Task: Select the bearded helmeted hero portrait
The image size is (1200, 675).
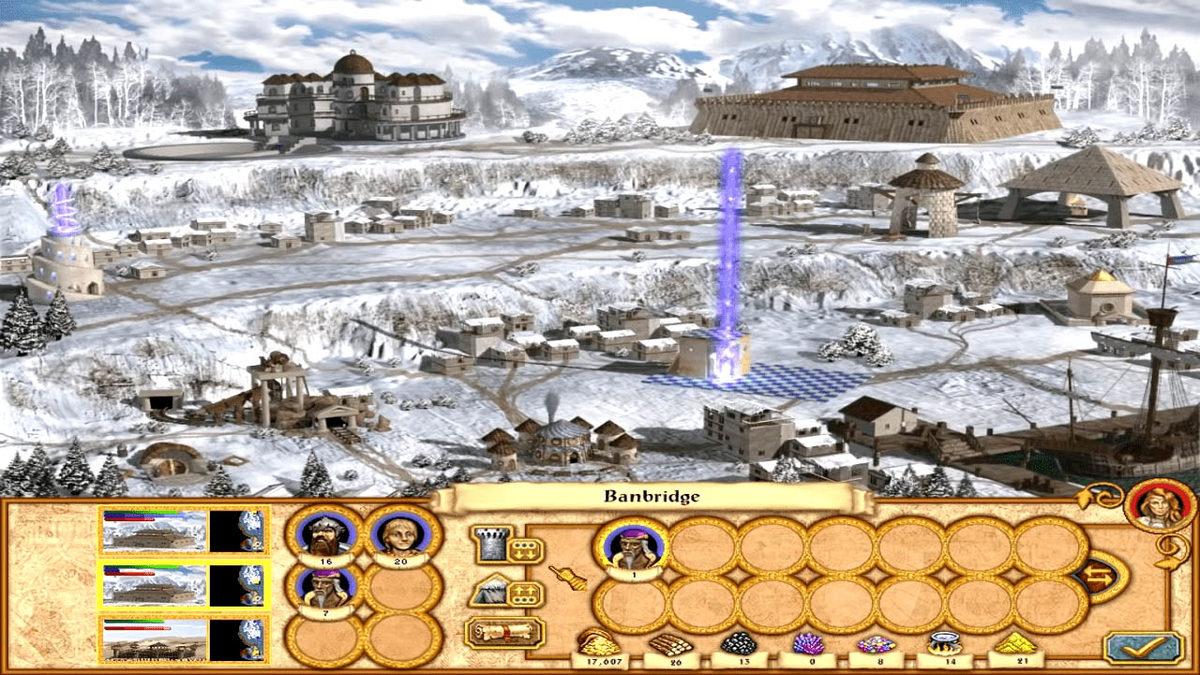Action: [324, 536]
